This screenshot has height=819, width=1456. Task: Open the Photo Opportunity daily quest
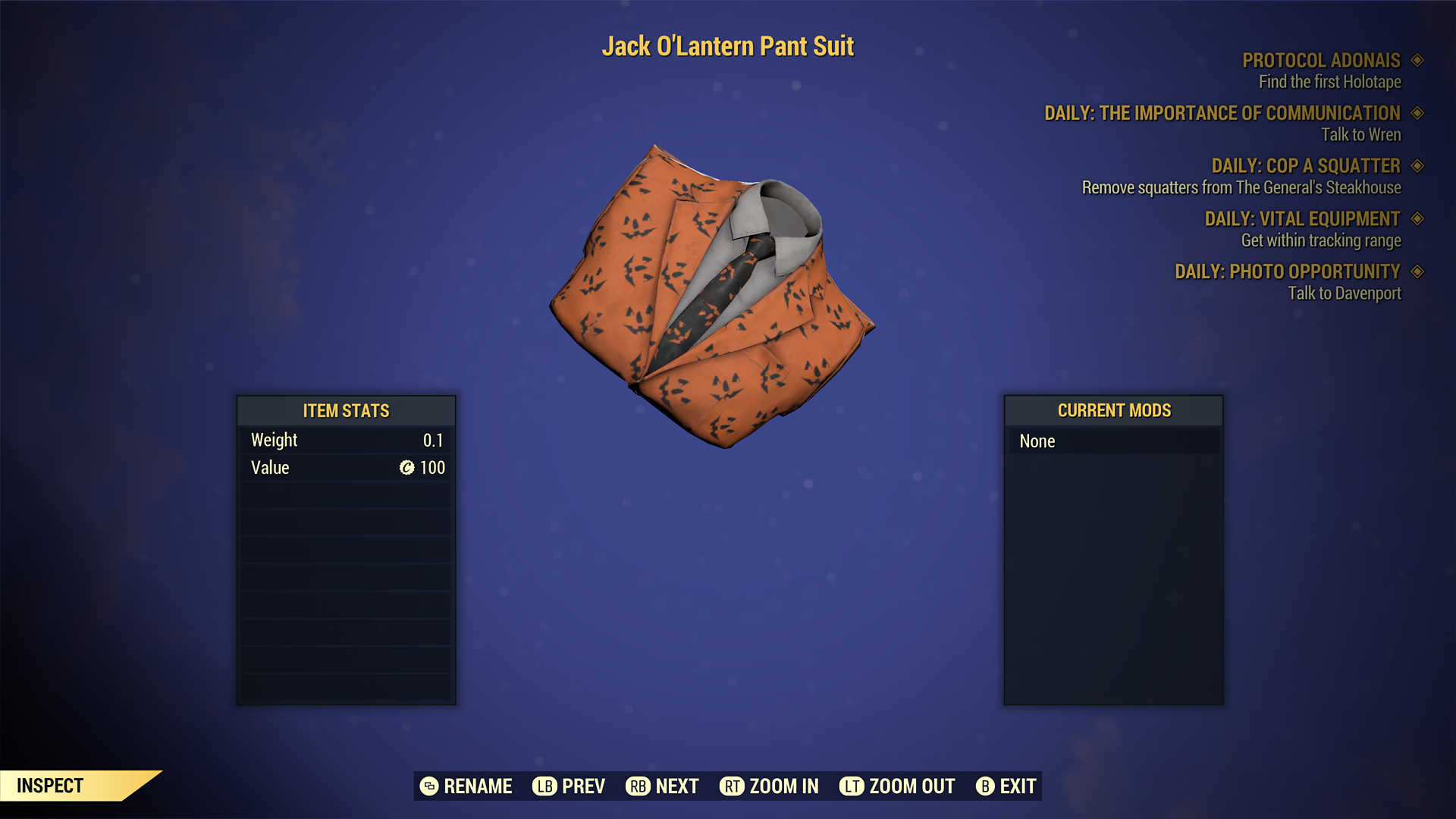(x=1287, y=271)
